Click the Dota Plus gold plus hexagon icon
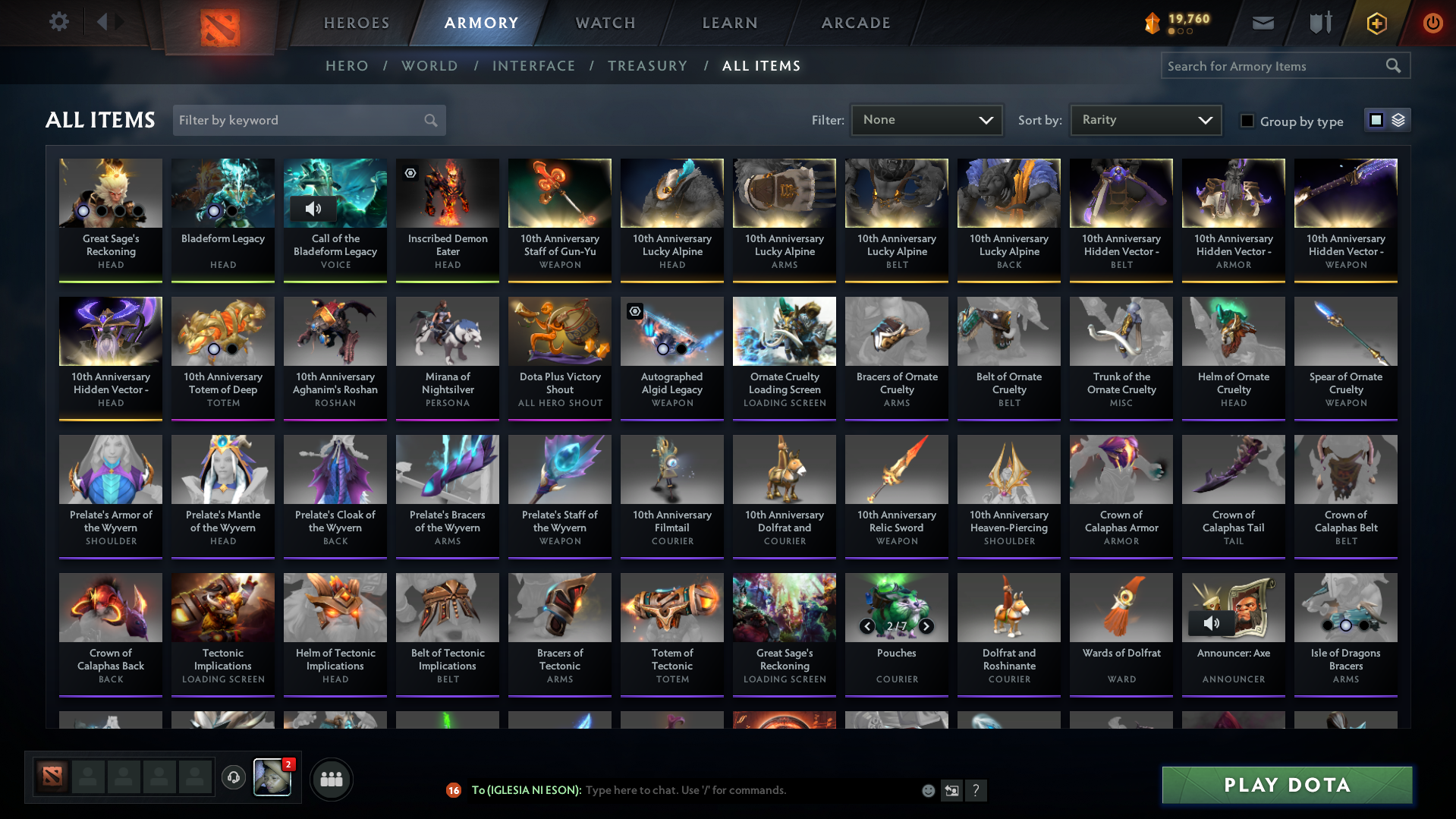1456x819 pixels. 1376,23
